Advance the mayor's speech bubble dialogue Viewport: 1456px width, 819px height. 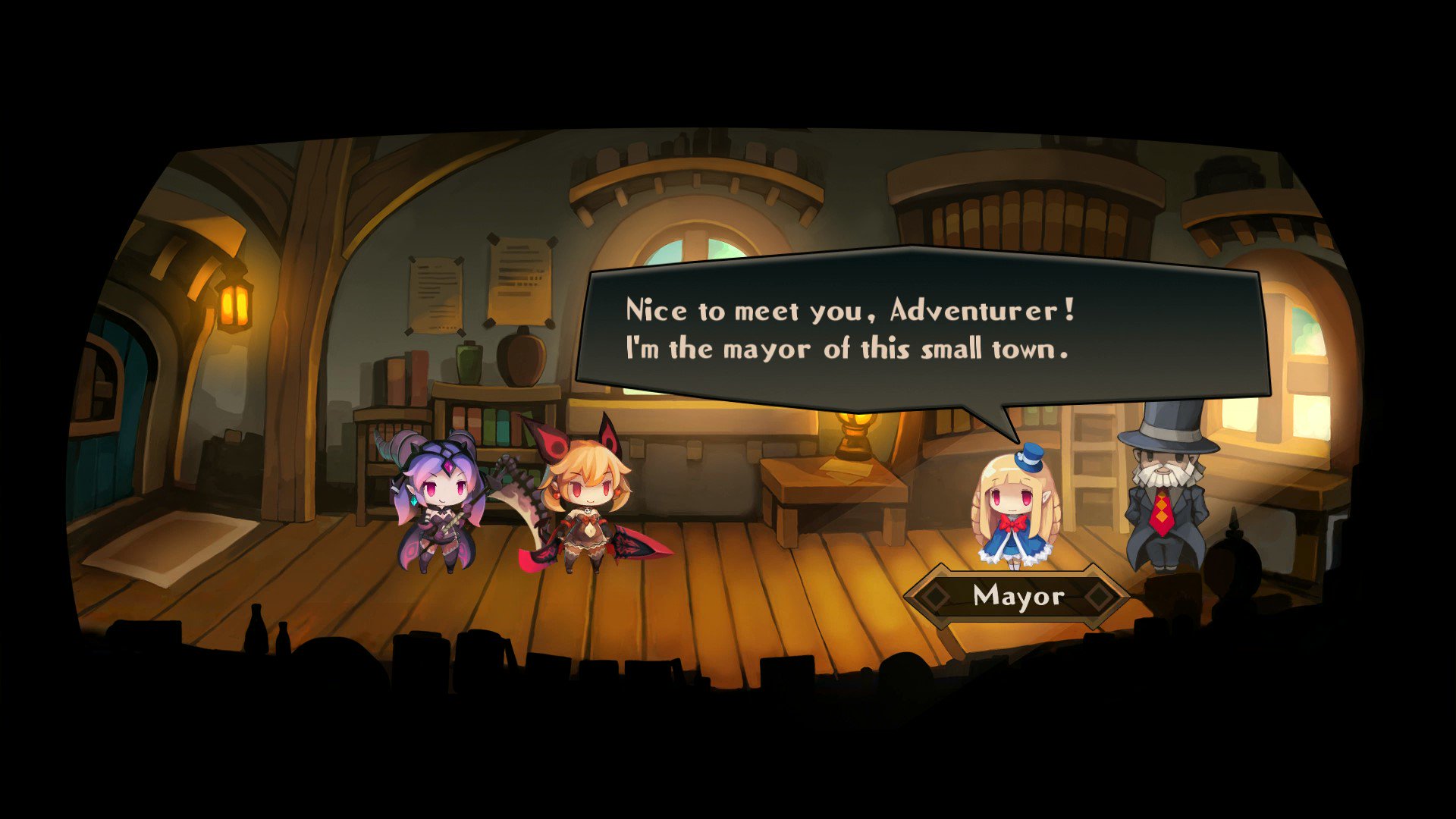point(921,330)
